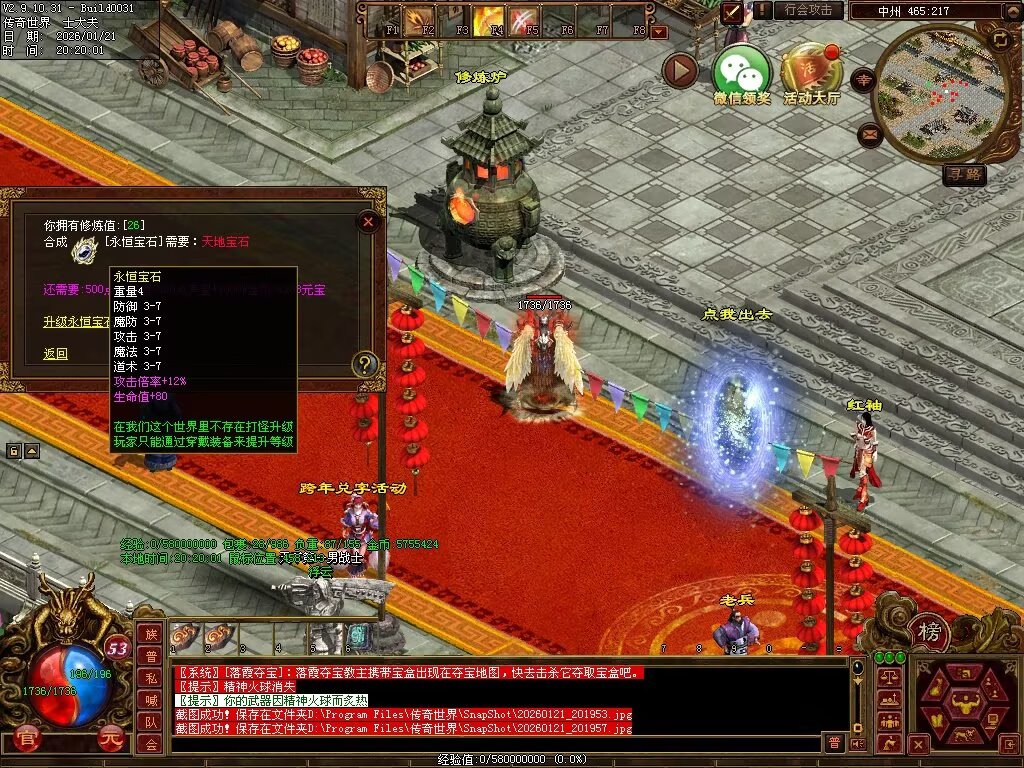Close the gem synthesis dialog
Screen dimensions: 1024x768
point(368,222)
